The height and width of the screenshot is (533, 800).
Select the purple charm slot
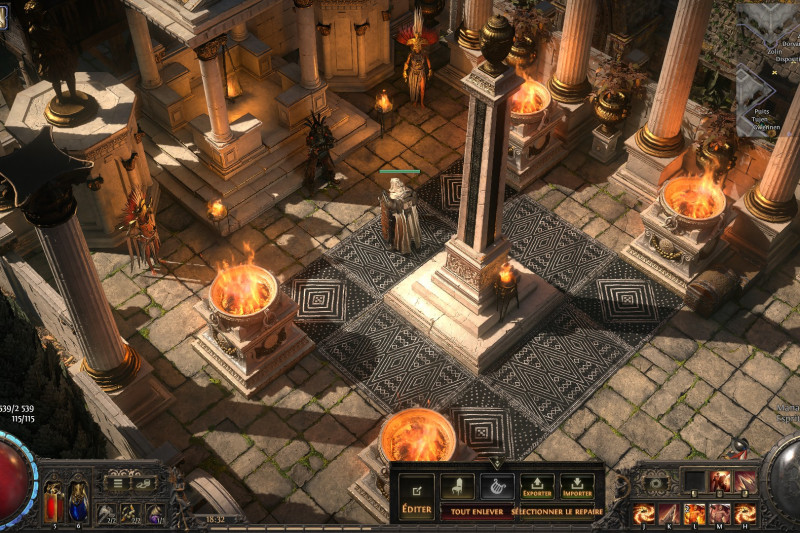tap(154, 512)
